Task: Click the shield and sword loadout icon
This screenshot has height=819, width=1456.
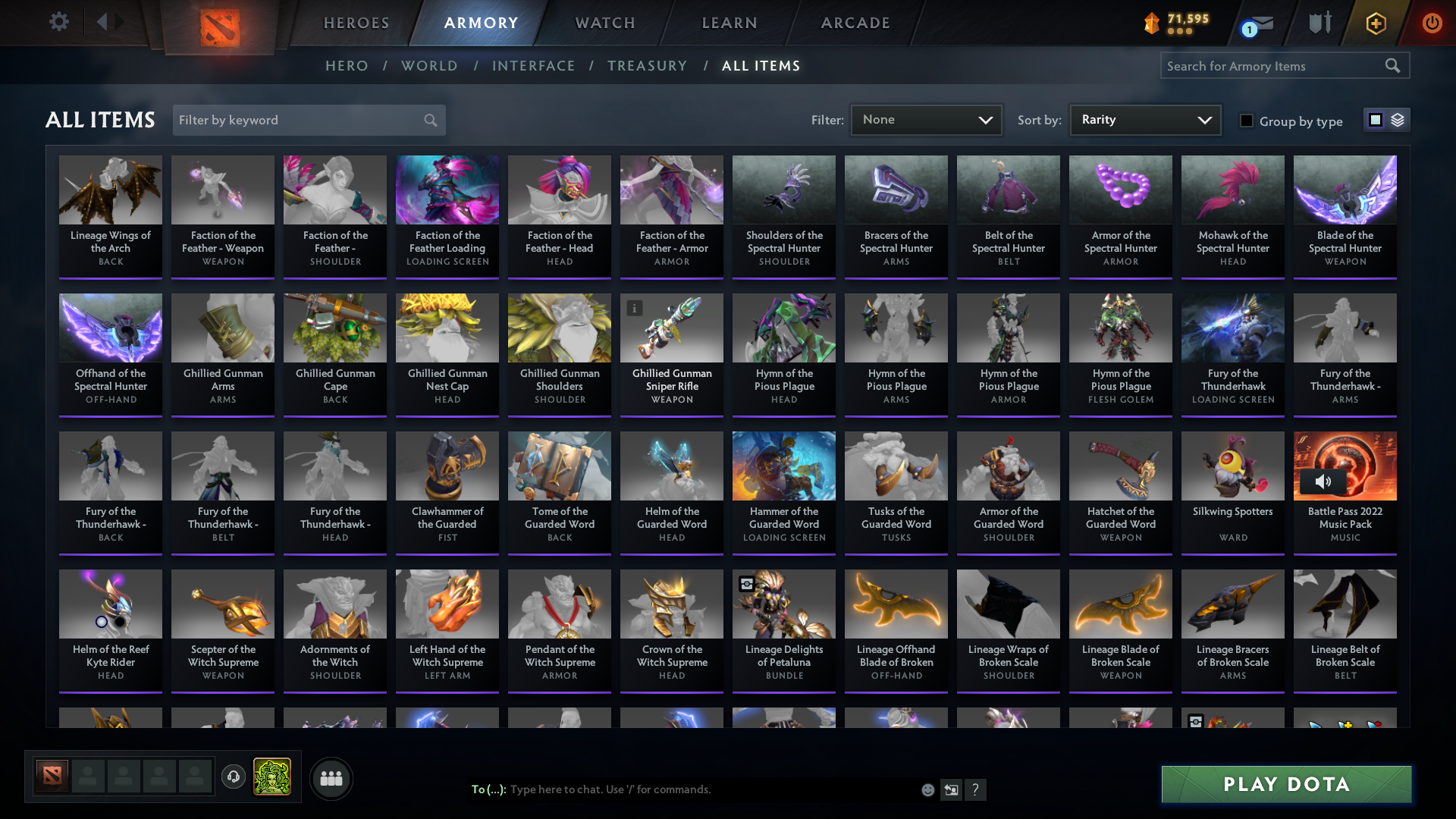Action: coord(1319,23)
